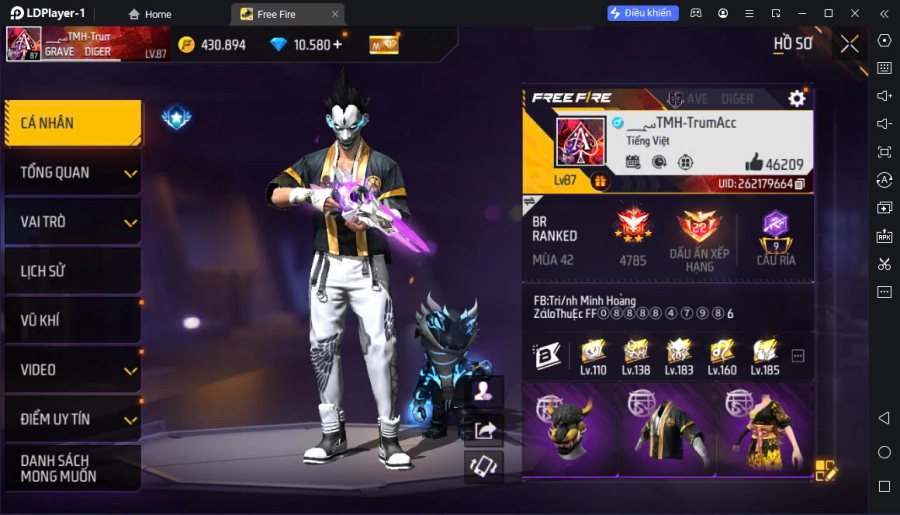Add diamonds with the plus button

(x=337, y=44)
